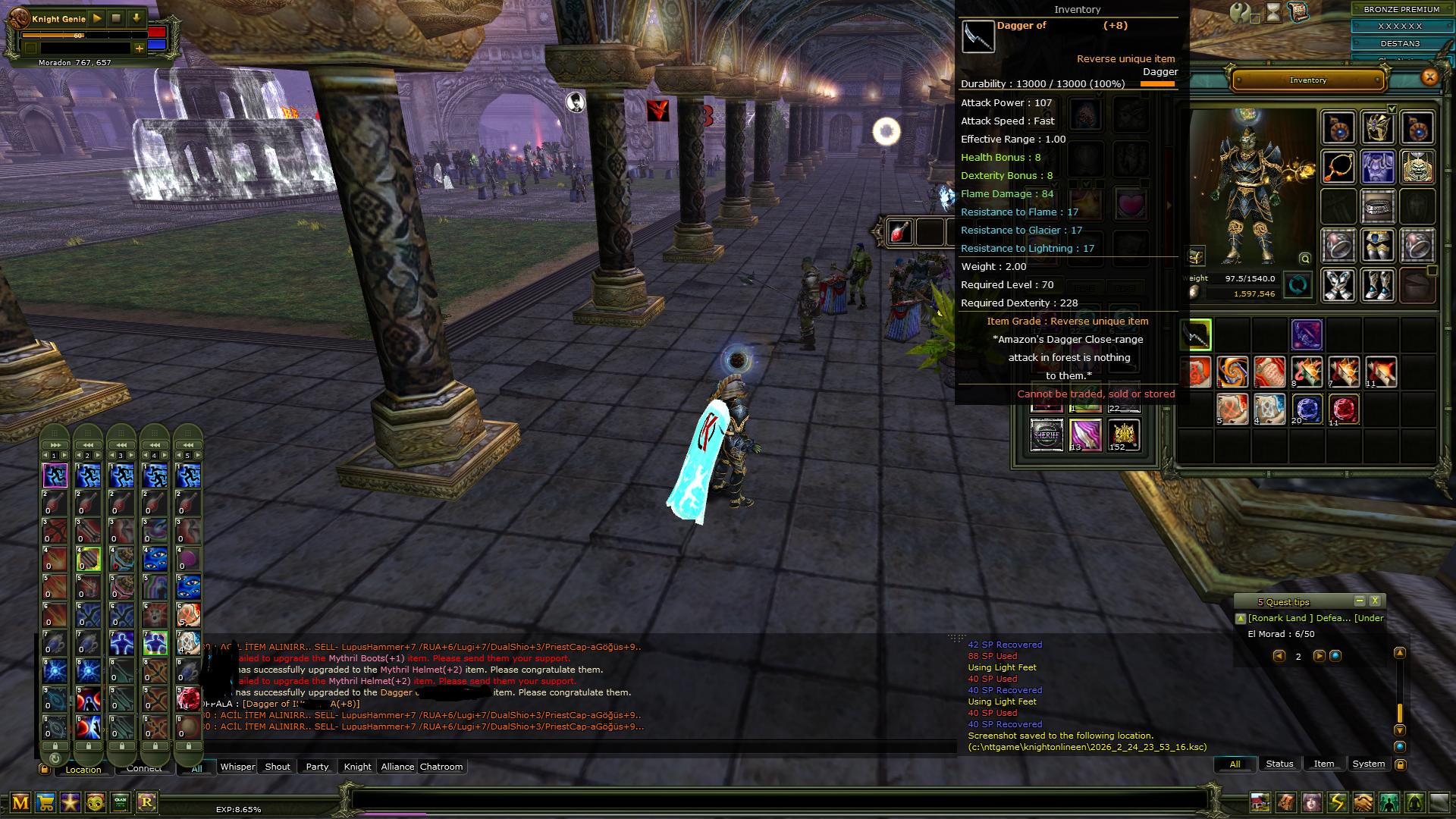Toggle the padlock left of the Location tab
The width and height of the screenshot is (1456, 819).
[44, 769]
